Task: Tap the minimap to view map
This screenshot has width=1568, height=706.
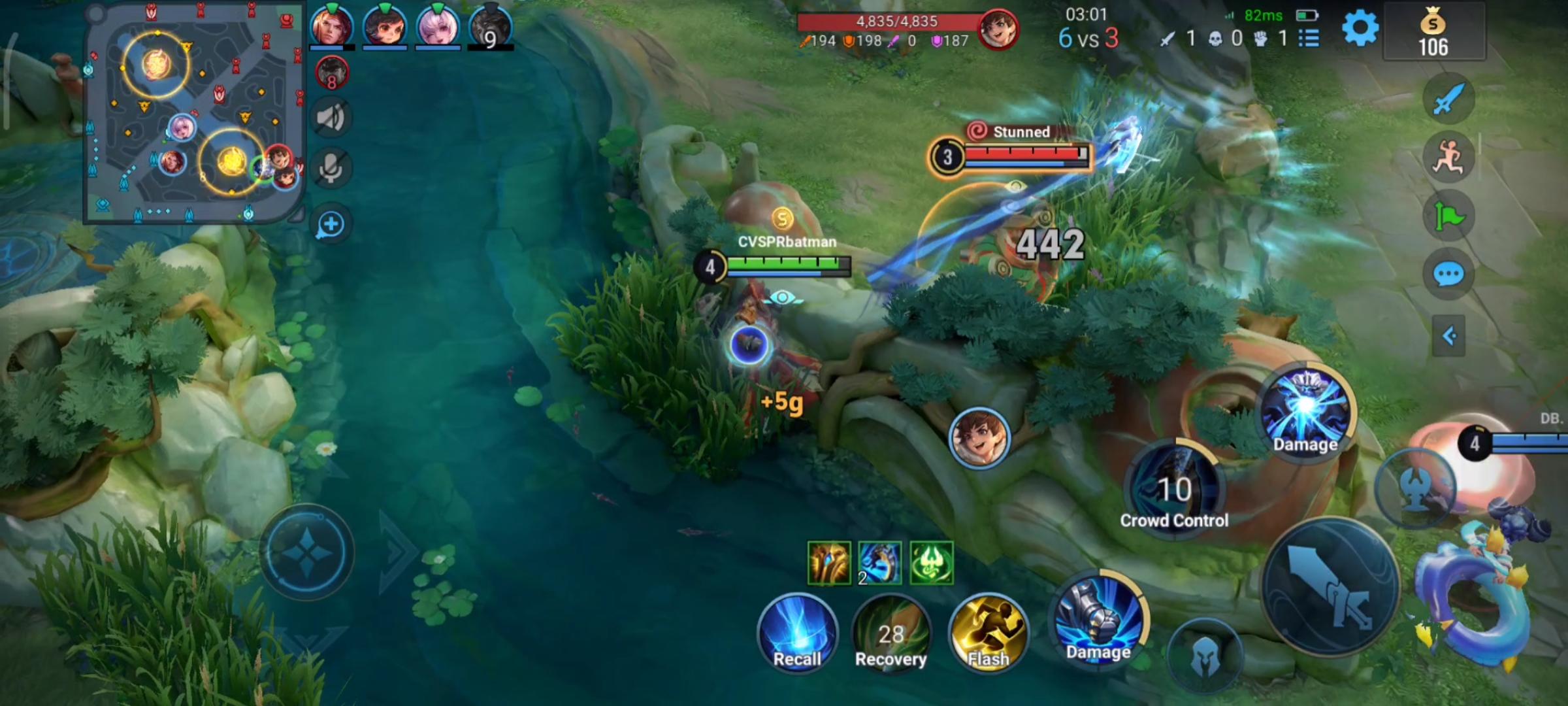Action: (x=194, y=112)
